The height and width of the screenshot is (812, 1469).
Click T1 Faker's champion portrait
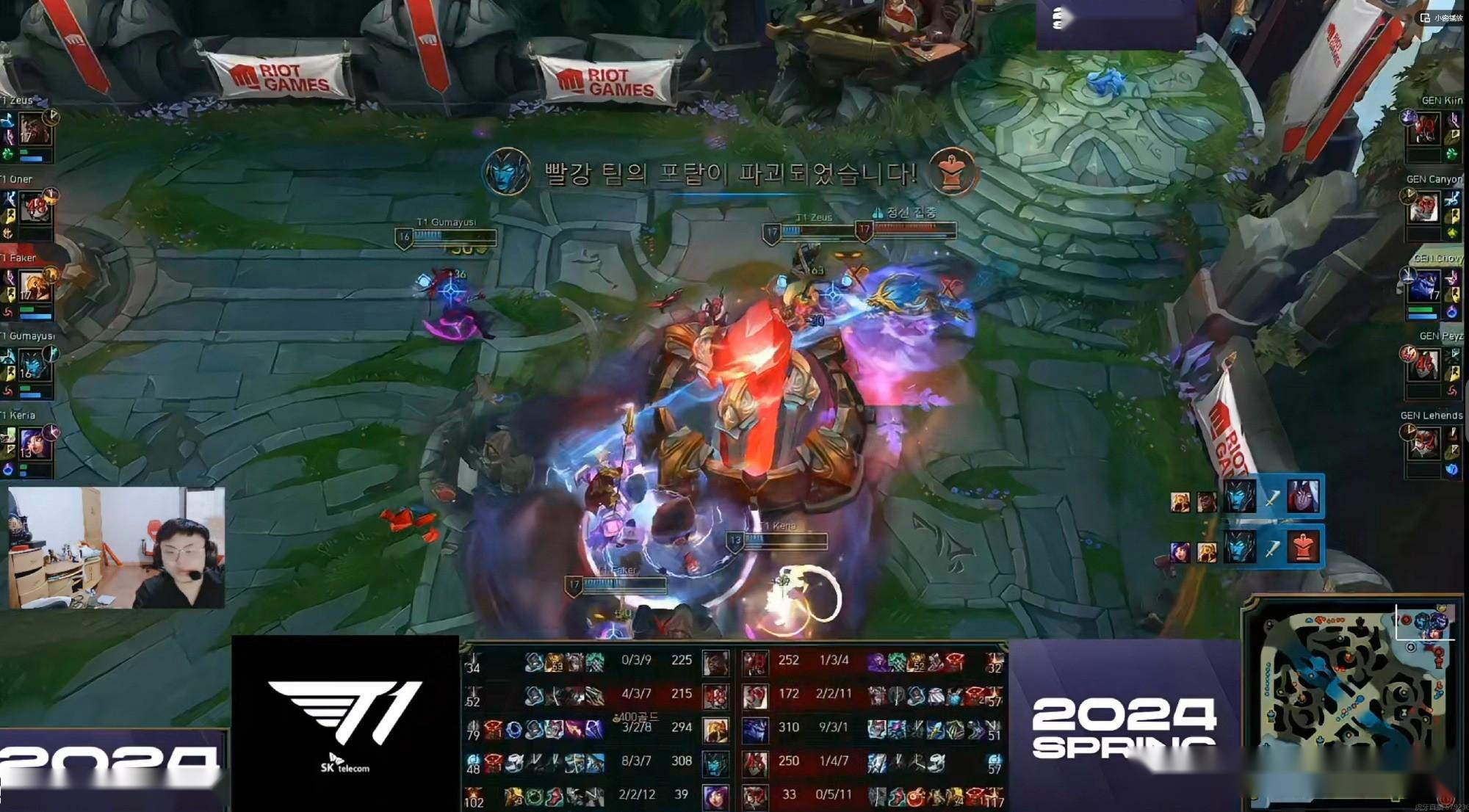coord(35,287)
